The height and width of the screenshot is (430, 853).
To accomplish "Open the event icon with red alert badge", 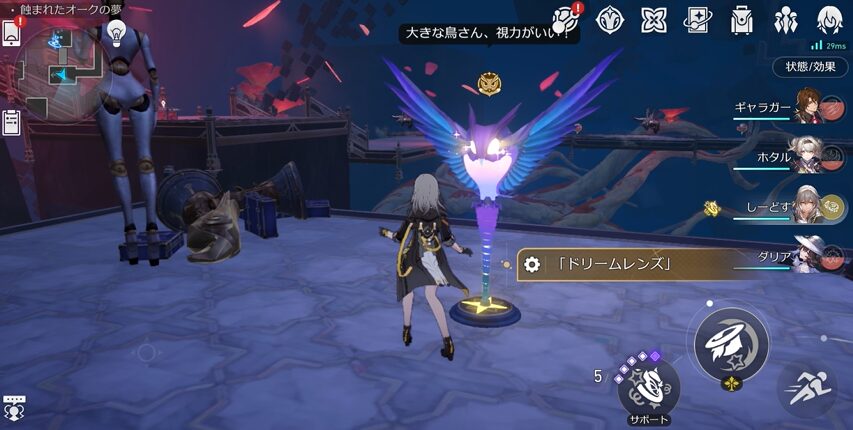I will (x=566, y=19).
